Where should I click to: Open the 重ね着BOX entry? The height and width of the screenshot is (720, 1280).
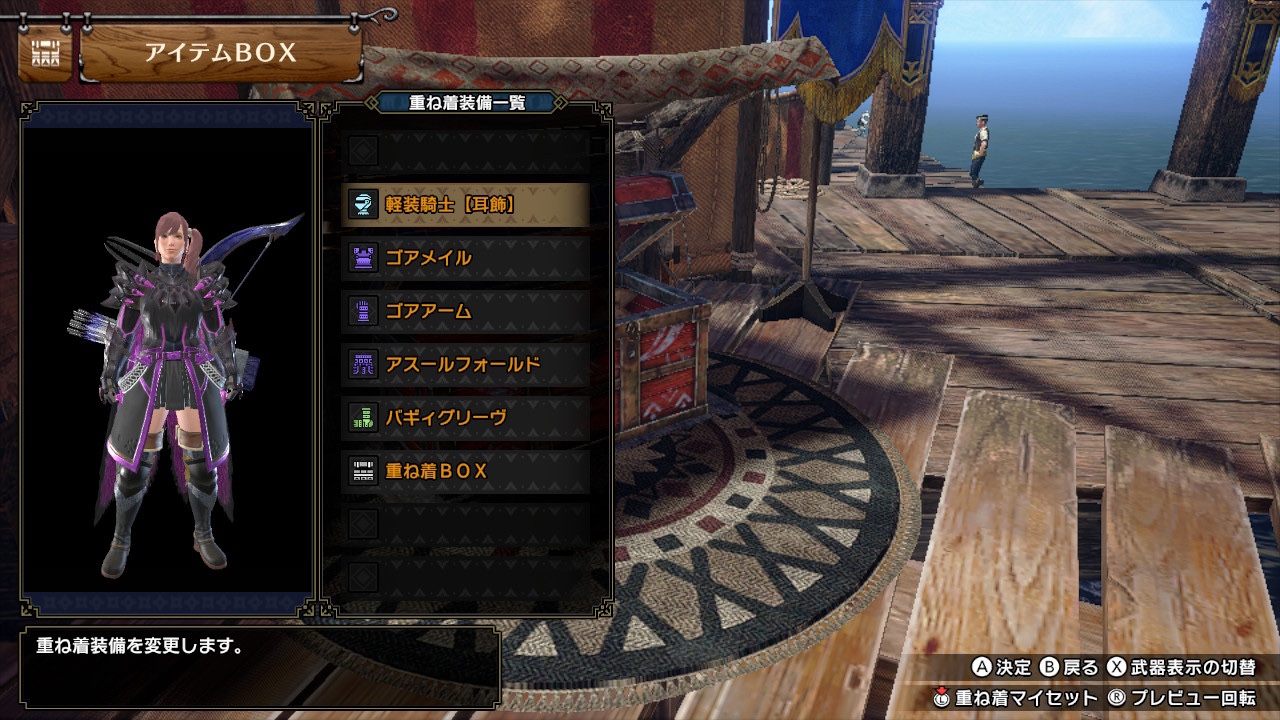click(466, 470)
